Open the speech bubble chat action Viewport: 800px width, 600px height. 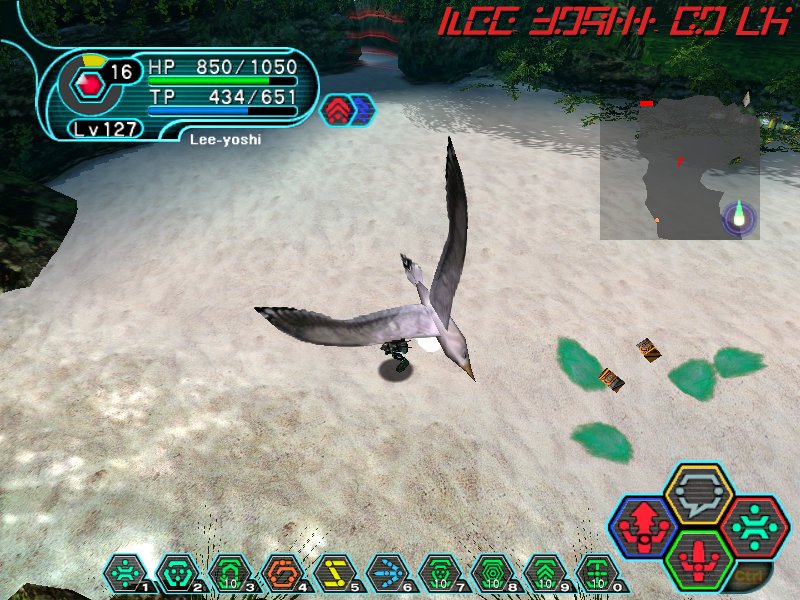point(699,492)
